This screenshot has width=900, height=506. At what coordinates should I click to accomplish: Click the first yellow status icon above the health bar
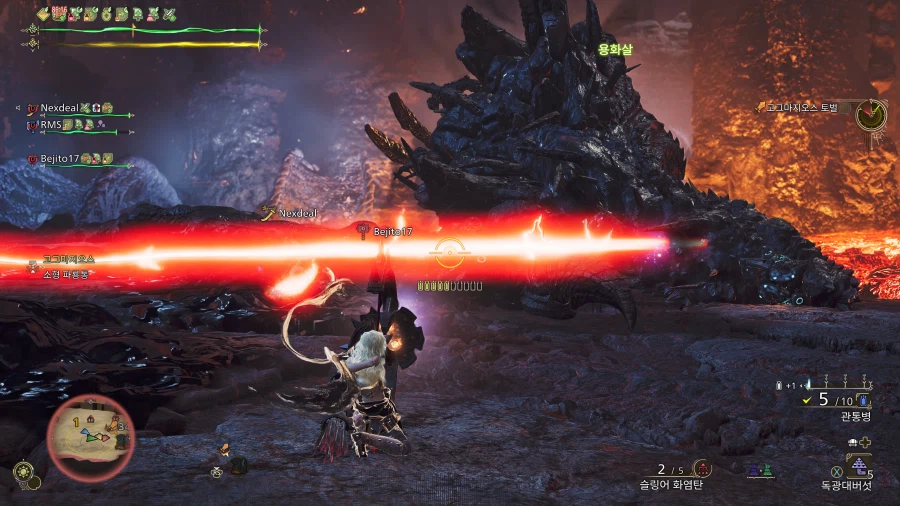[x=43, y=14]
